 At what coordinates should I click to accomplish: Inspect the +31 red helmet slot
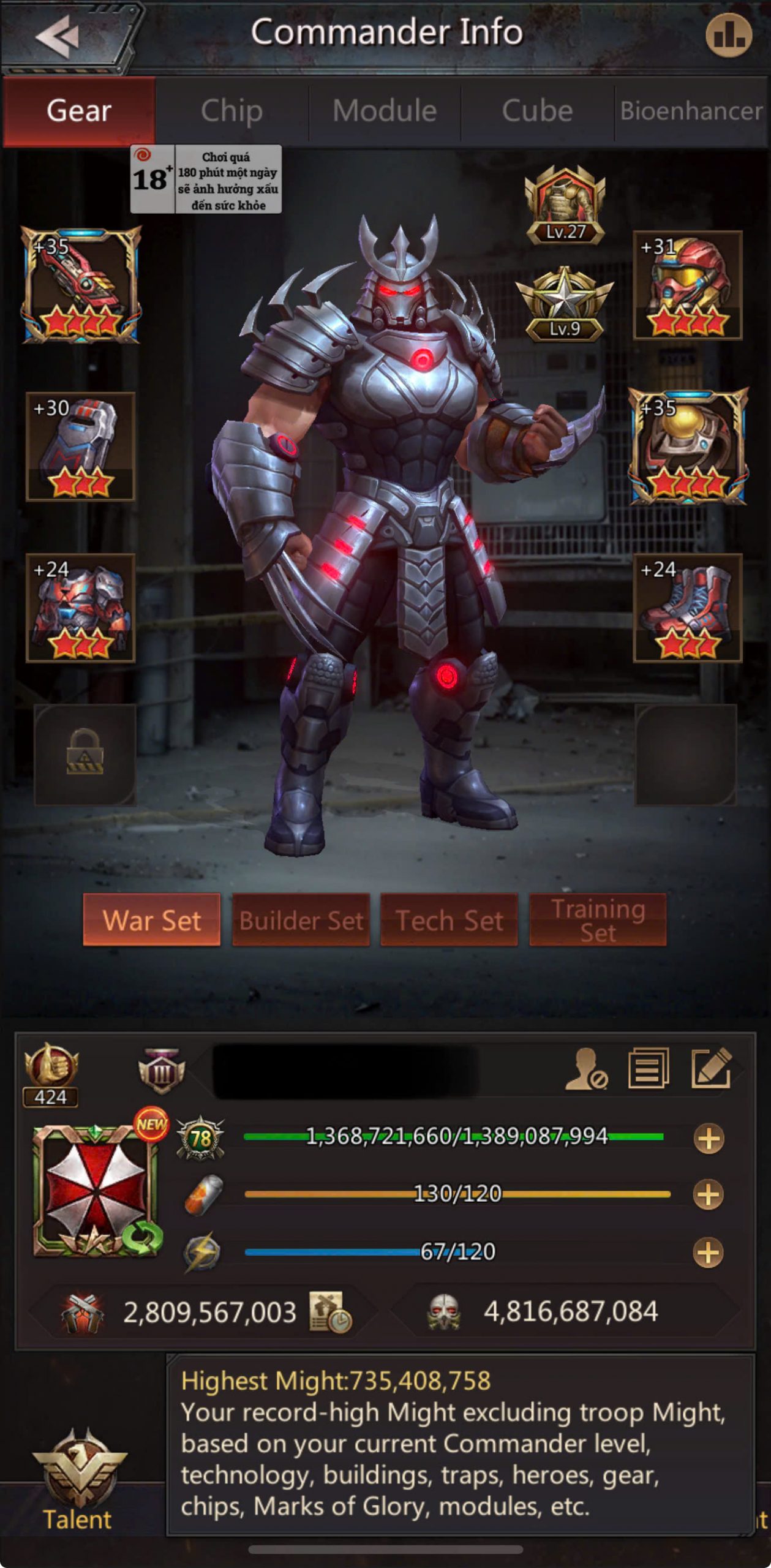[x=687, y=285]
